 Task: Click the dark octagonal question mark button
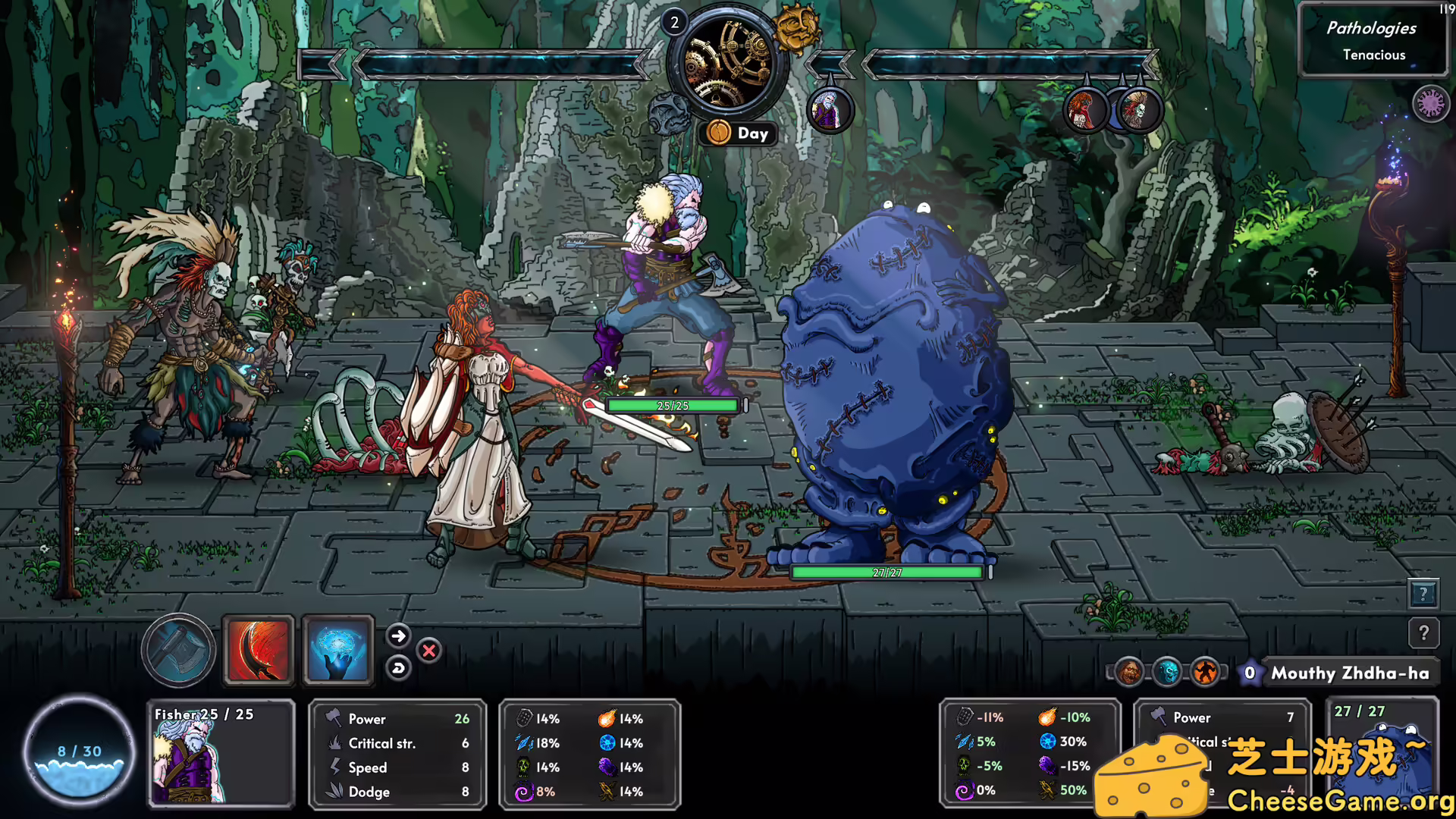point(1423,632)
